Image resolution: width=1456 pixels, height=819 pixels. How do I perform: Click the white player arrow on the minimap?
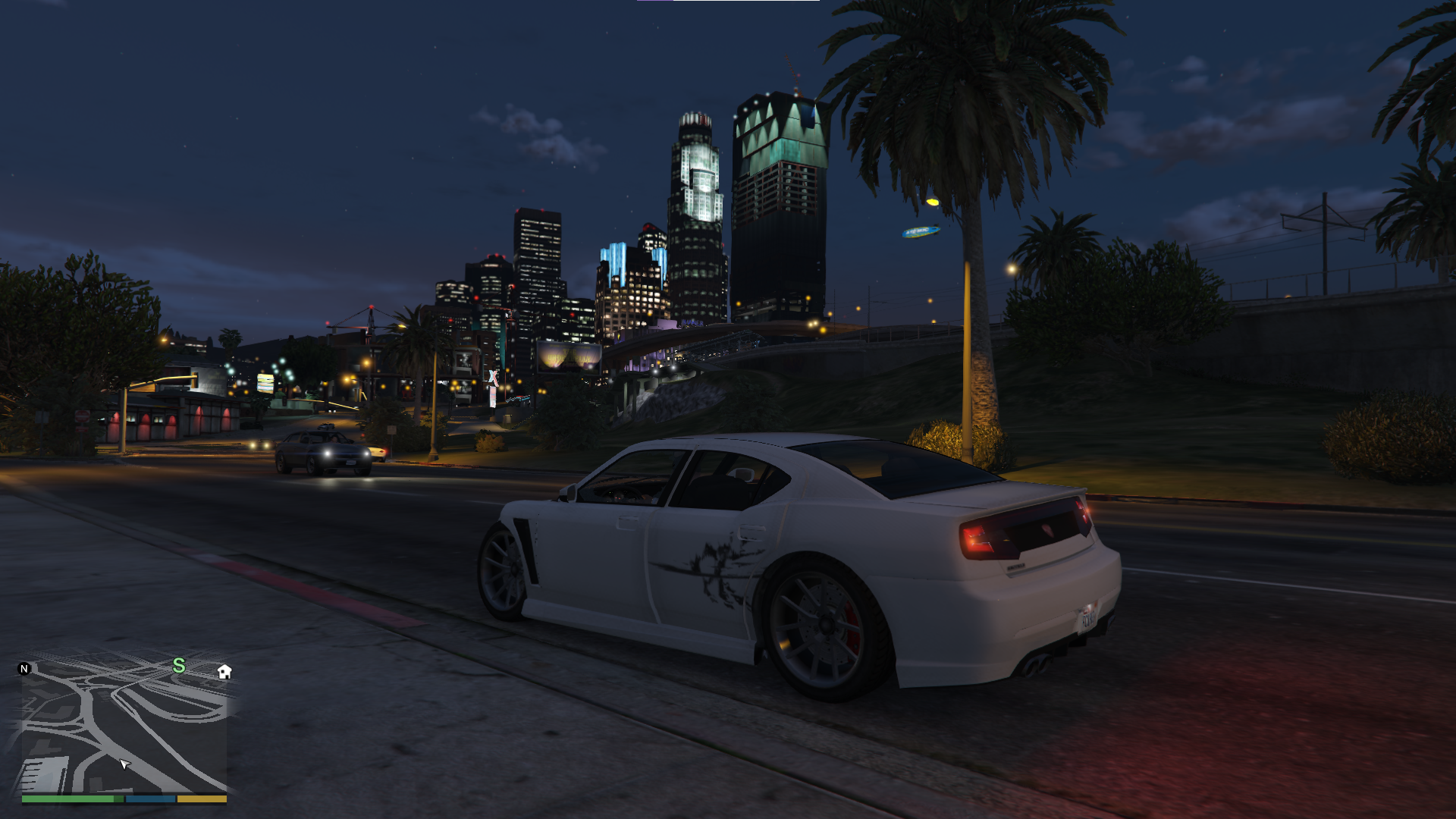[124, 765]
